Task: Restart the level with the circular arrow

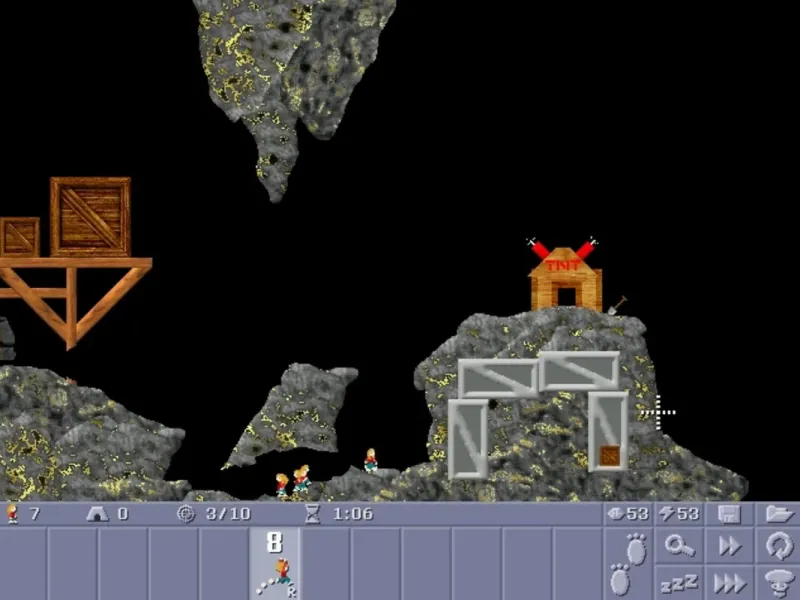Action: click(x=777, y=546)
